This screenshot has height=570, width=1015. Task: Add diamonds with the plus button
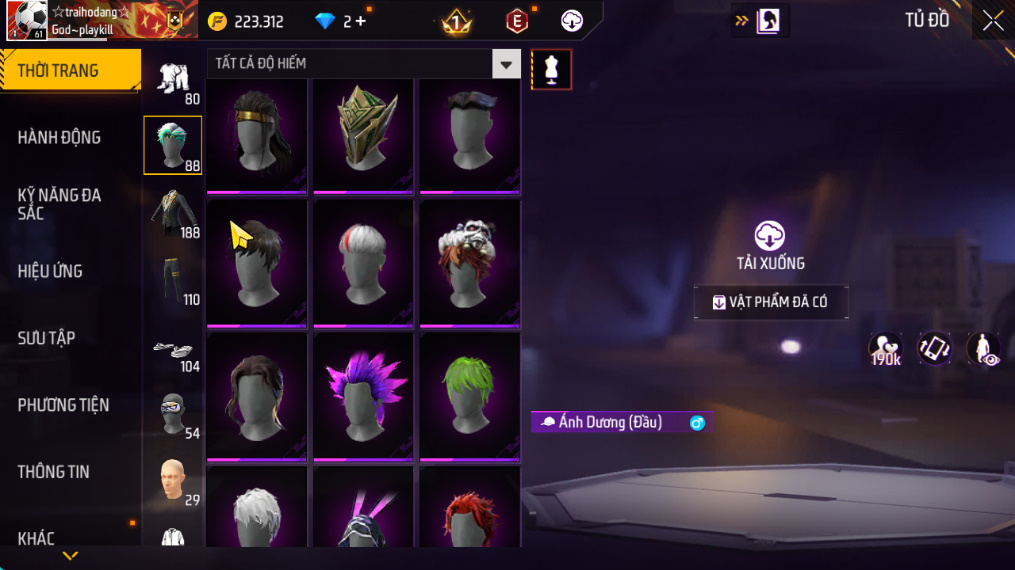[361, 21]
